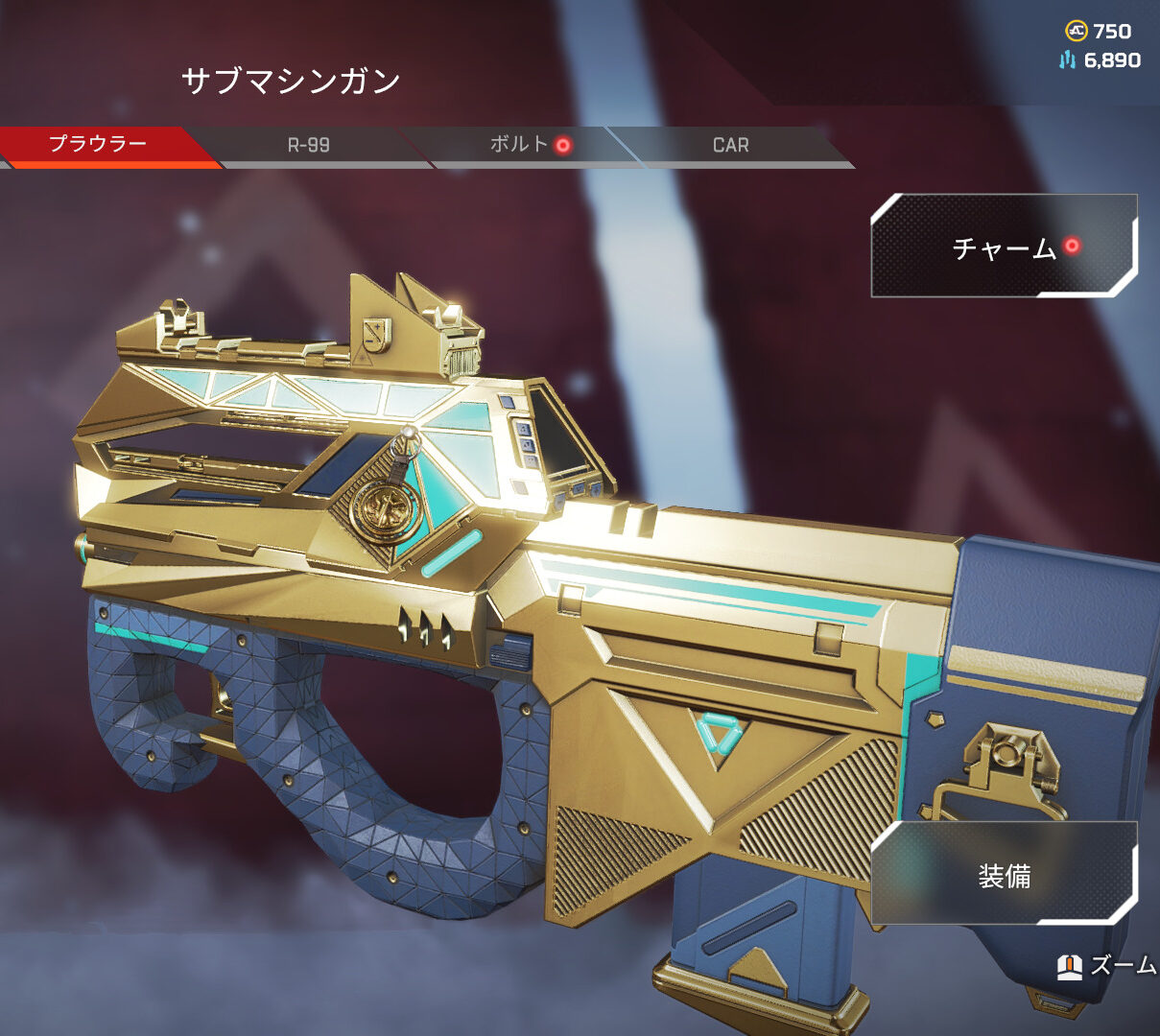Open the ボルト weapon tab
Viewport: 1160px width, 1036px height.
point(519,146)
